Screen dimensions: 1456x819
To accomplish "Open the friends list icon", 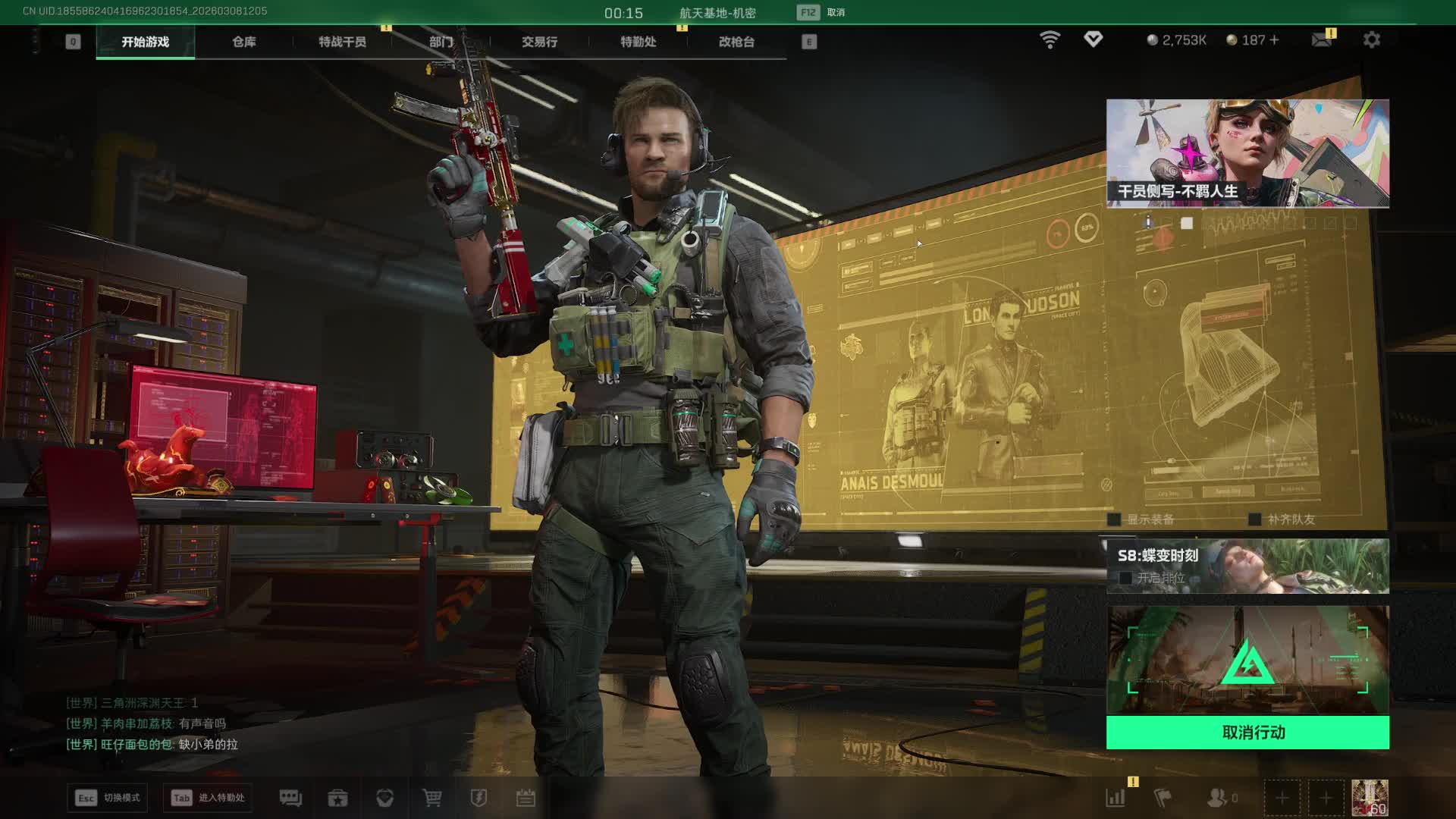I will click(x=1217, y=798).
